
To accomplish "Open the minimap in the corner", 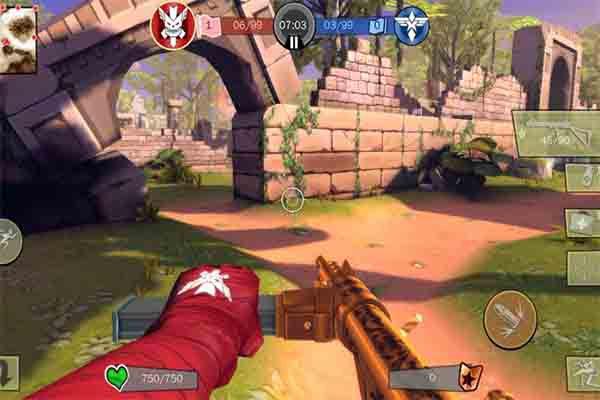I will tap(19, 41).
